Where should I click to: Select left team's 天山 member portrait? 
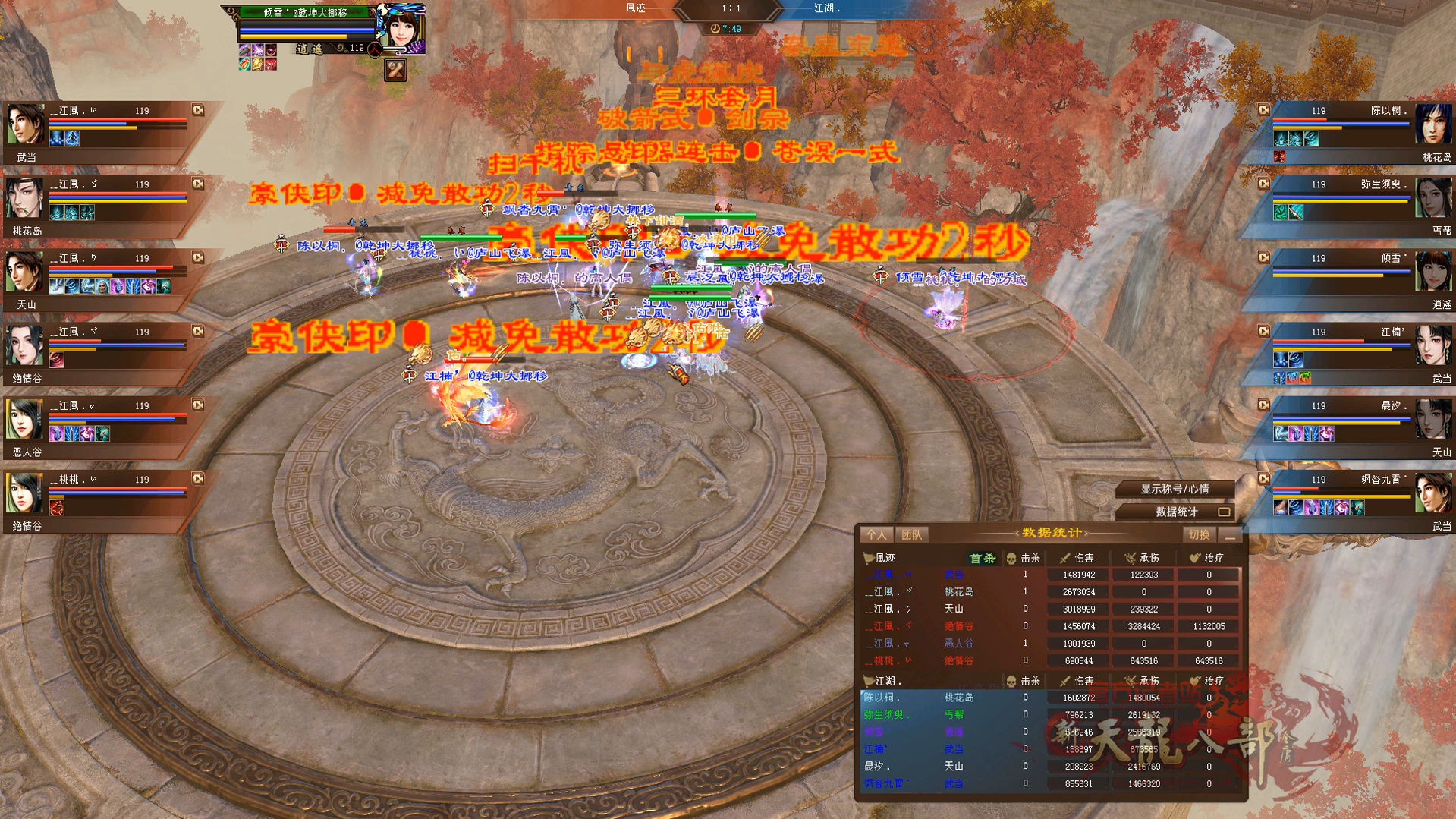26,272
